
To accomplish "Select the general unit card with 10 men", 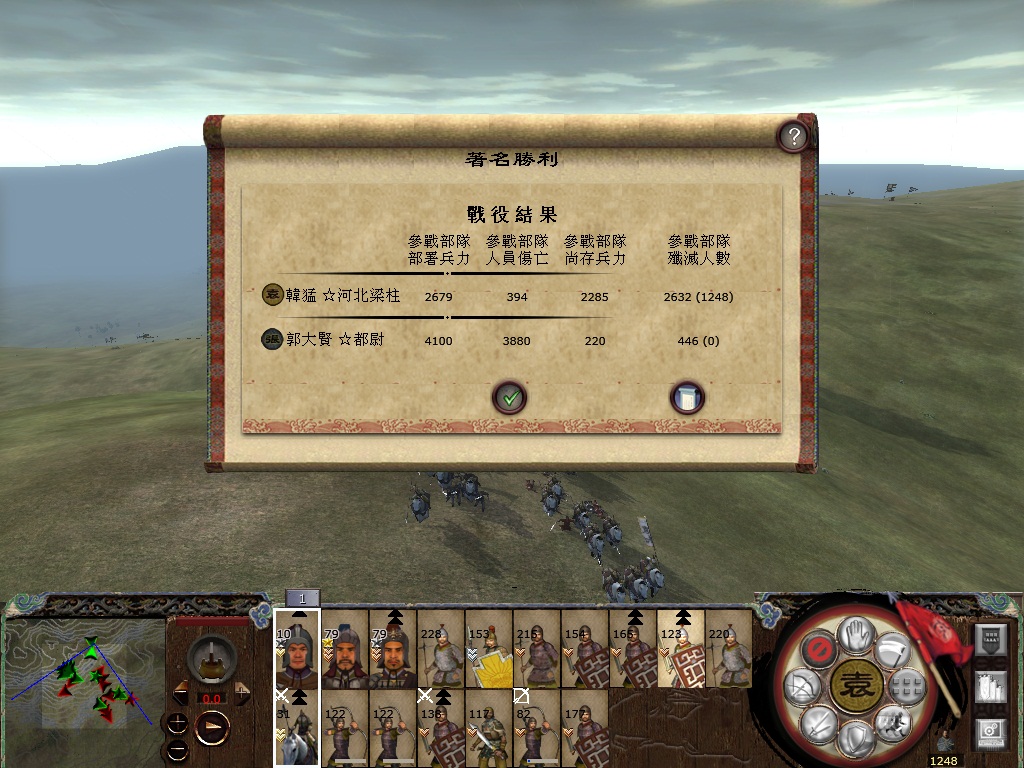I will click(x=297, y=656).
